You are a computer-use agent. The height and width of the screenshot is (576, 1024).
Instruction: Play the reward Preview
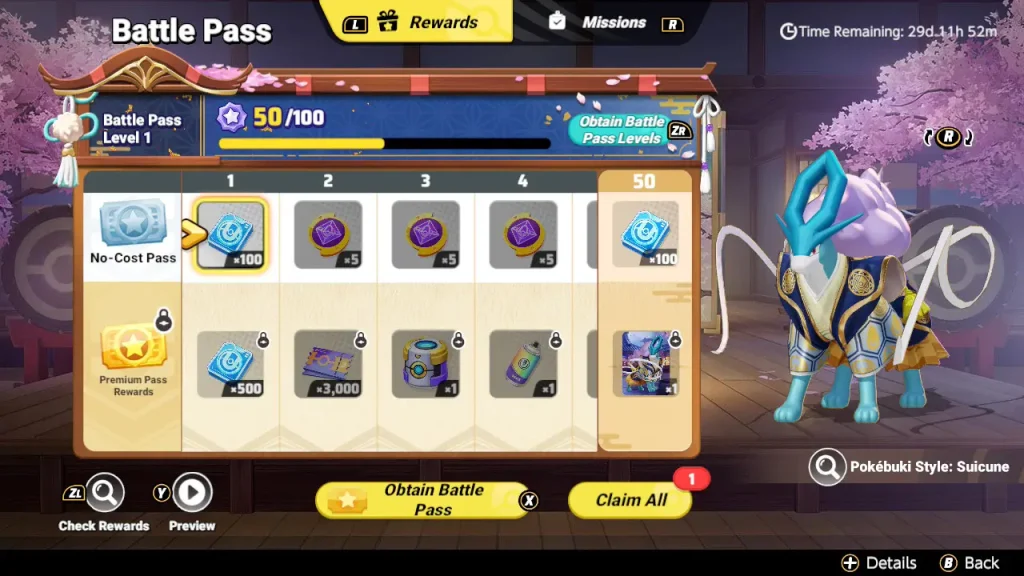[192, 492]
